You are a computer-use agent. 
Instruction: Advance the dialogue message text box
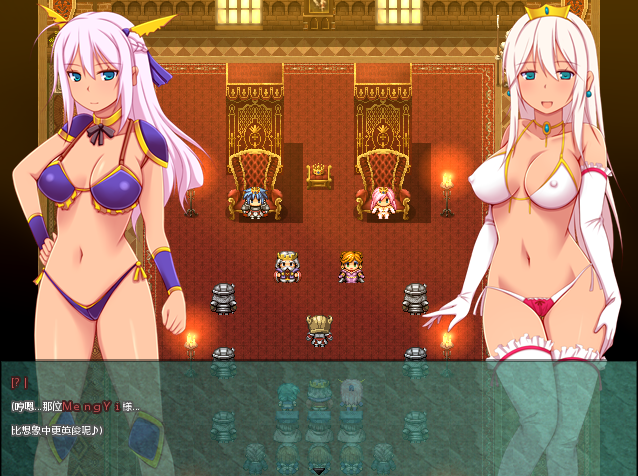319,417
